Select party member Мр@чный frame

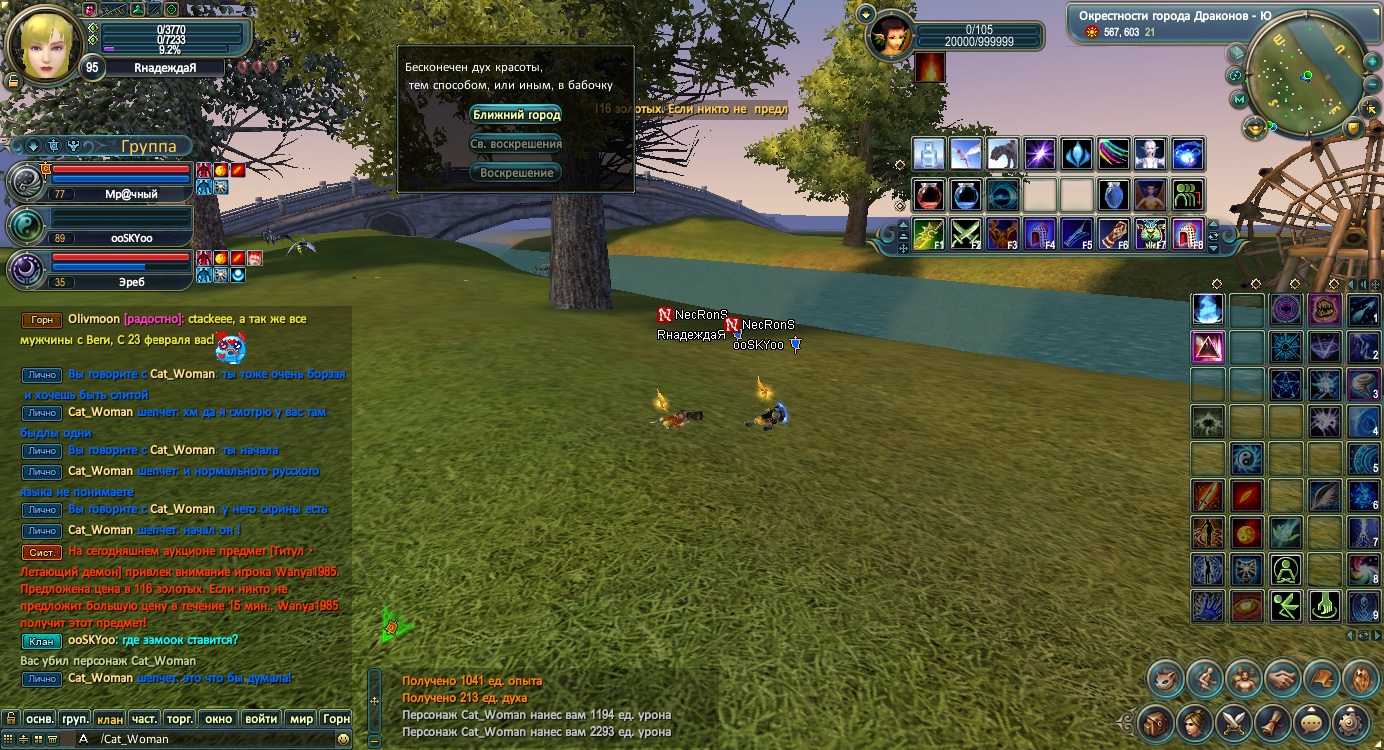click(x=100, y=182)
